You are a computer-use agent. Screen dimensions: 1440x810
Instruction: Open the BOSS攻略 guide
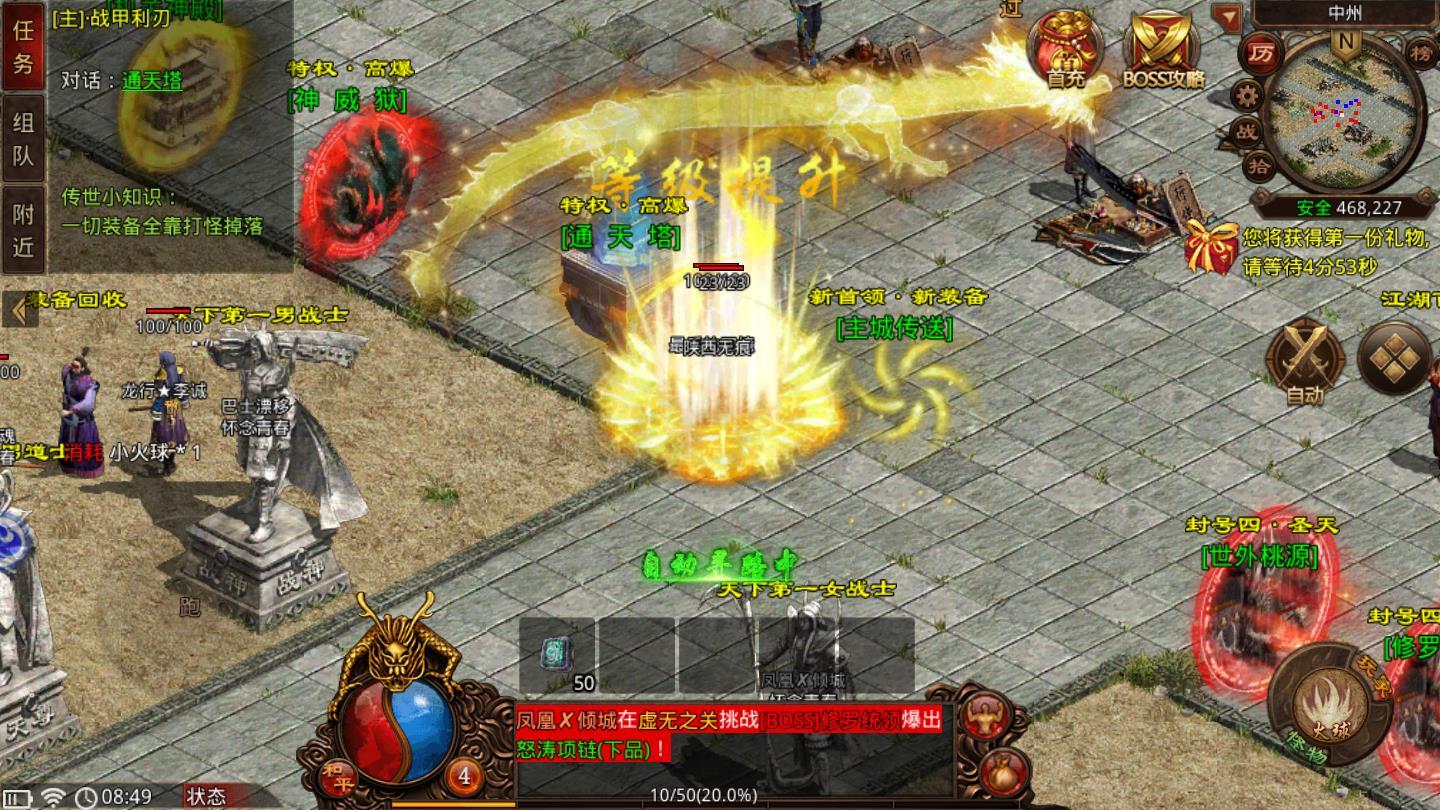coord(1163,48)
